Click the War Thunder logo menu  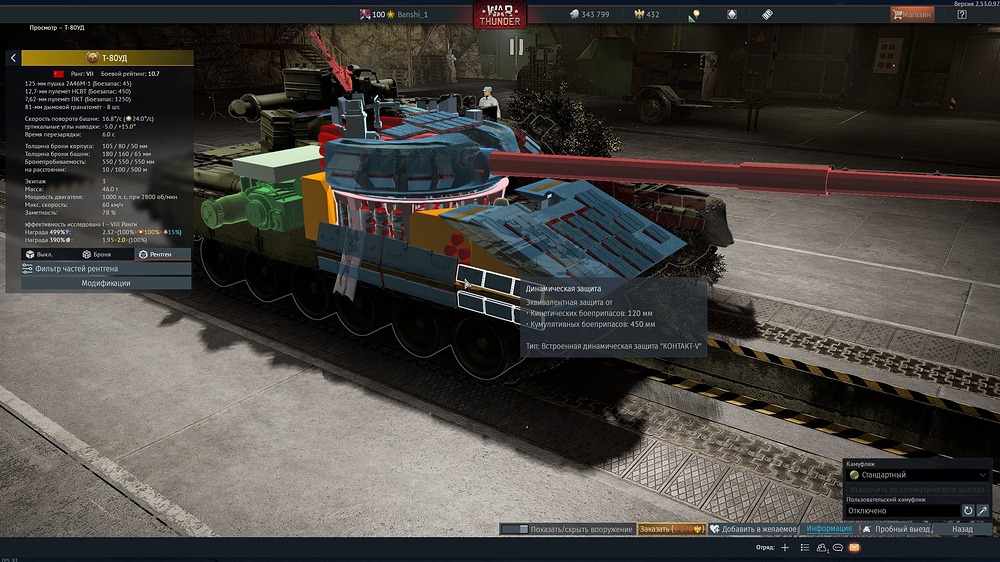point(499,15)
